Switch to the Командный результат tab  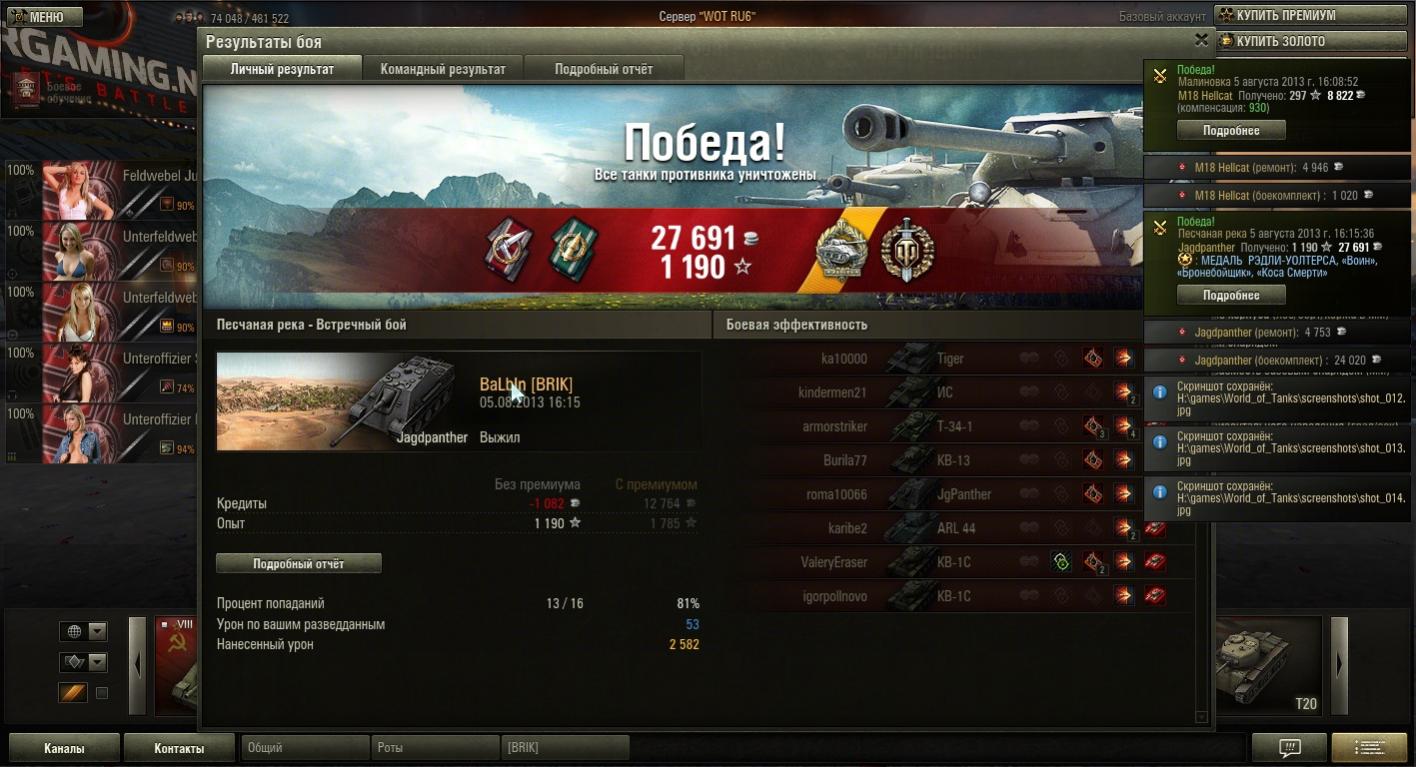tap(443, 69)
